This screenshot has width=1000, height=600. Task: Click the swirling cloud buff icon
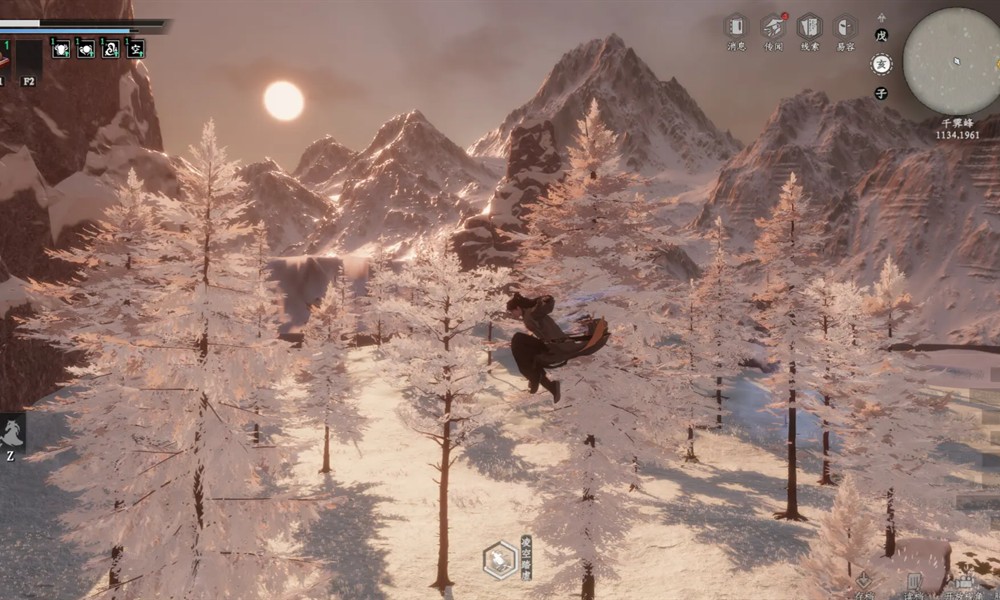point(111,47)
